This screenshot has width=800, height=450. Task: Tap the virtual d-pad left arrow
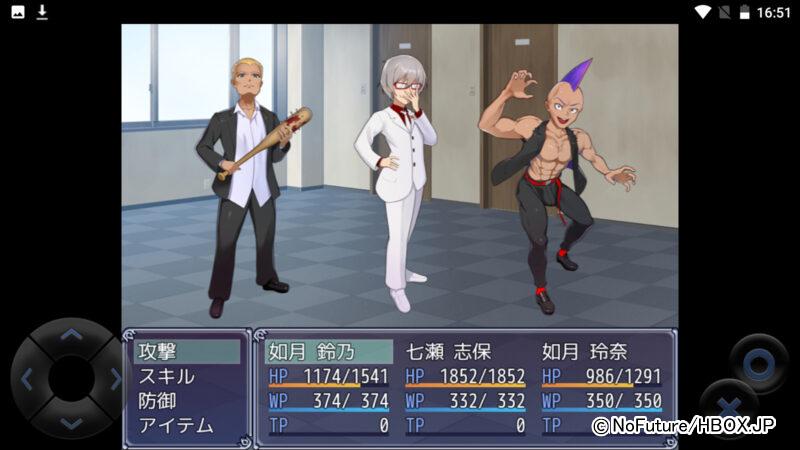click(x=27, y=380)
